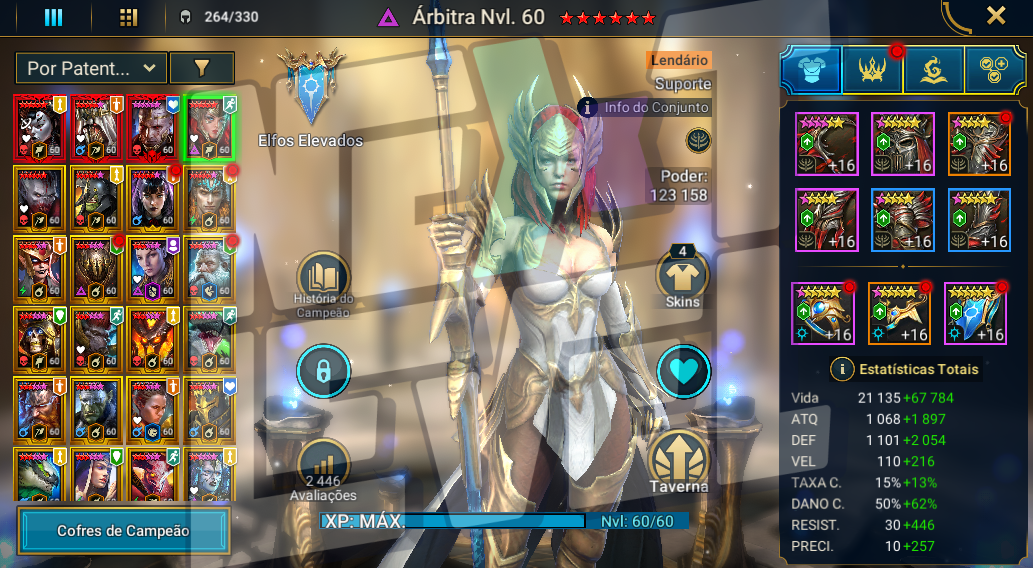
Task: Switch to the grid-view layout button
Action: (128, 17)
